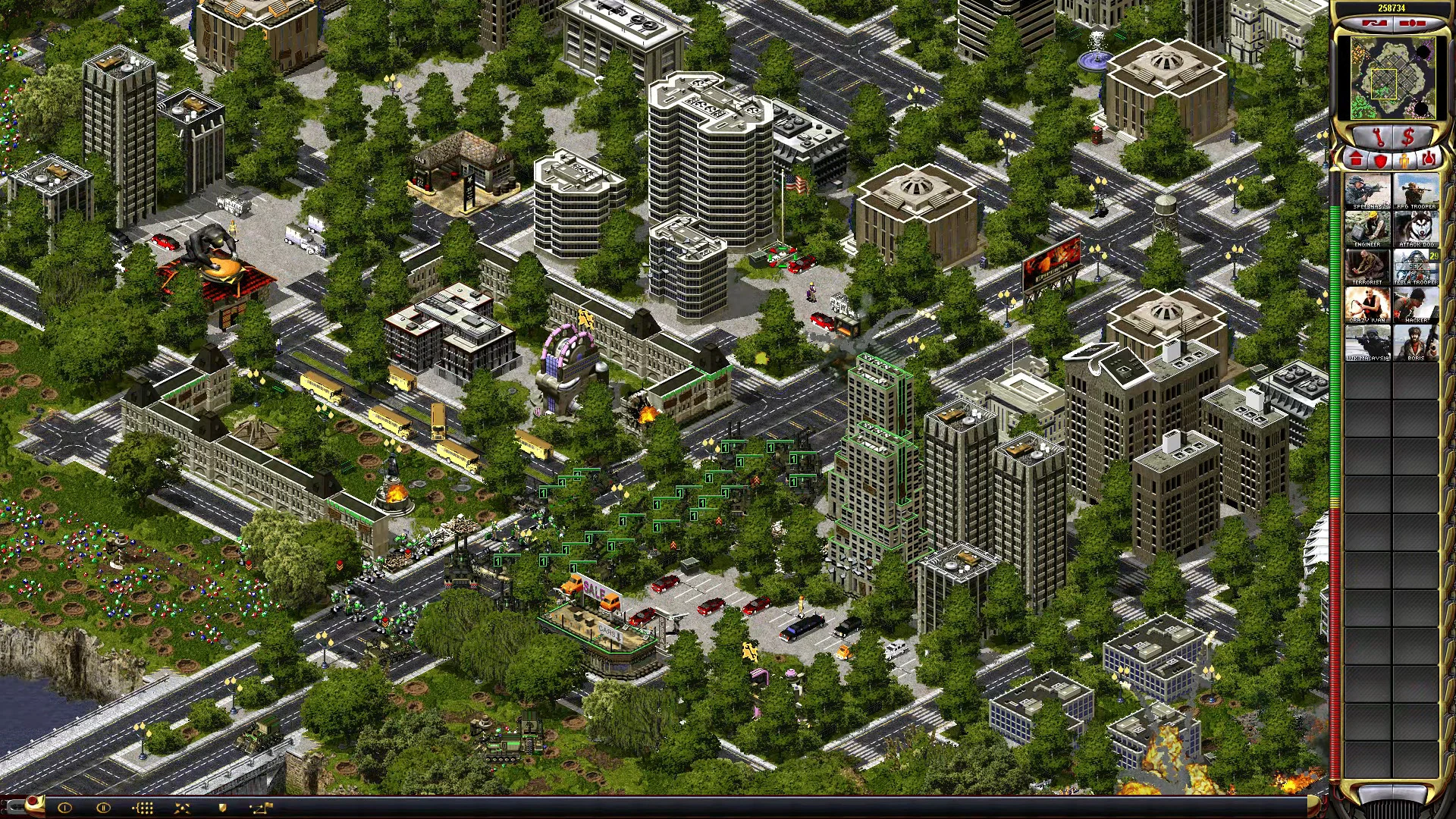Add another Tesla Trooper to the build queue
The width and height of the screenshot is (1456, 819).
(x=1417, y=266)
